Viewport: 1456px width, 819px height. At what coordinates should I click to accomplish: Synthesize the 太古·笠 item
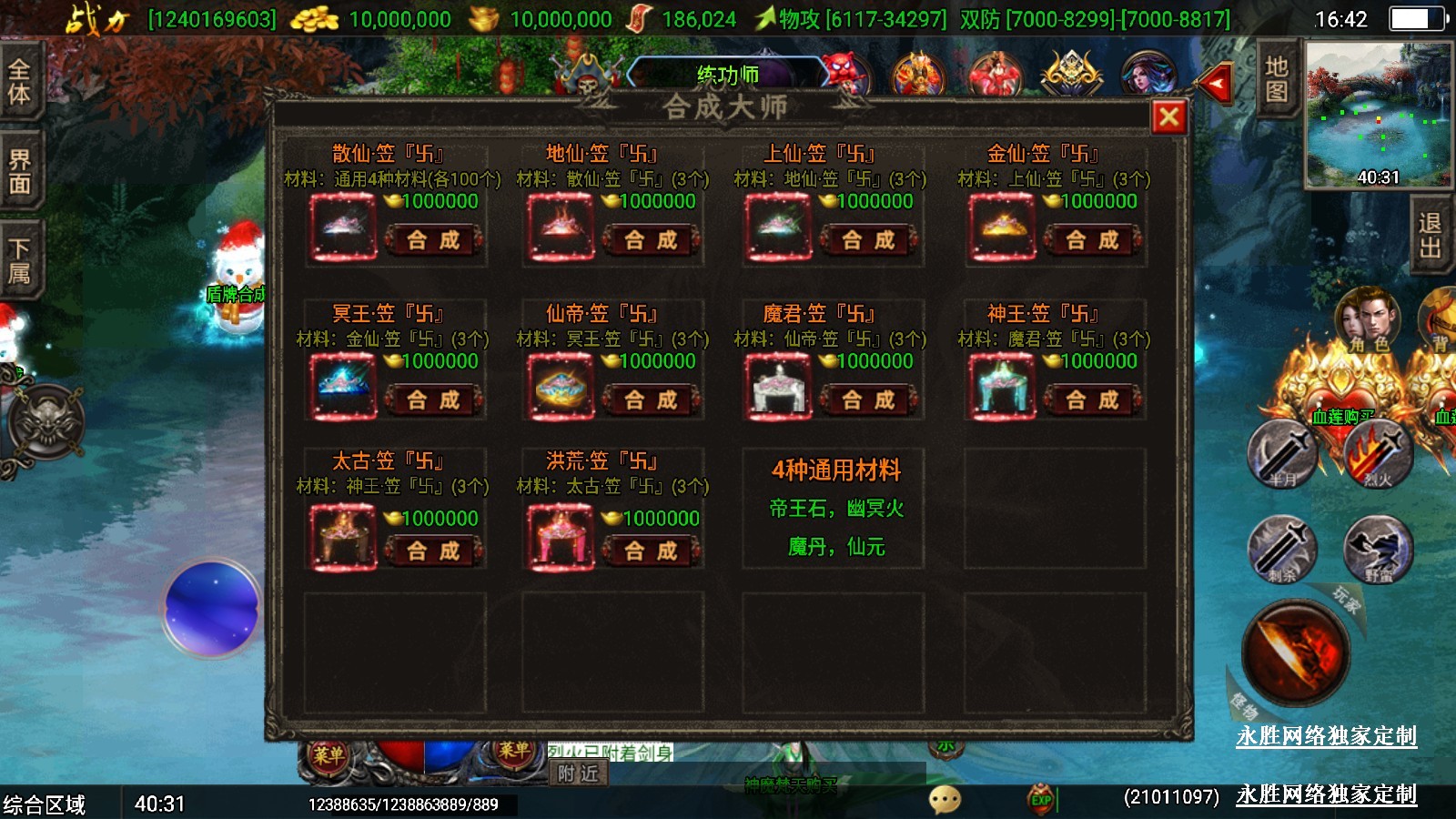click(433, 551)
